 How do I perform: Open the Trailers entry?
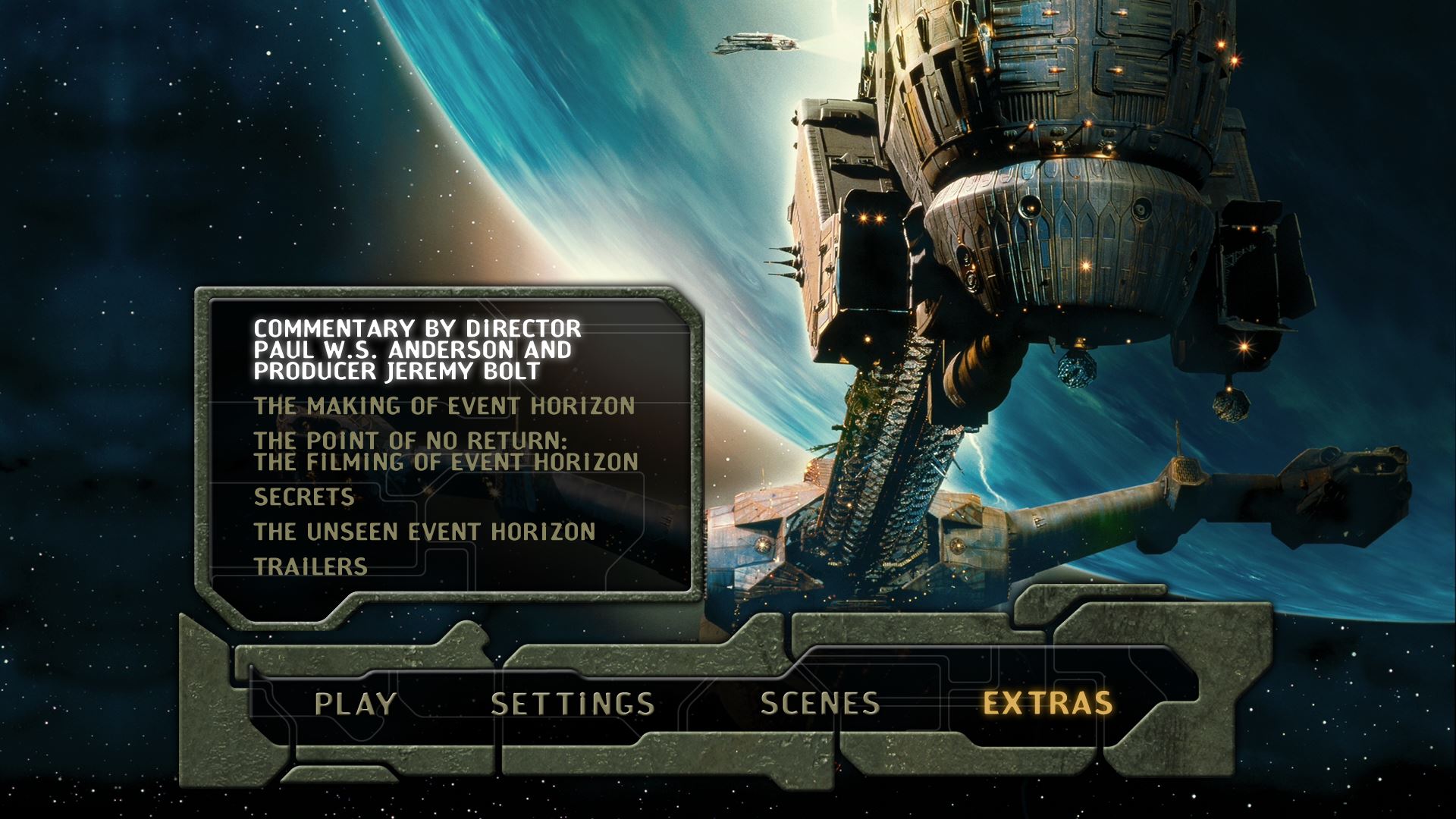click(x=311, y=567)
